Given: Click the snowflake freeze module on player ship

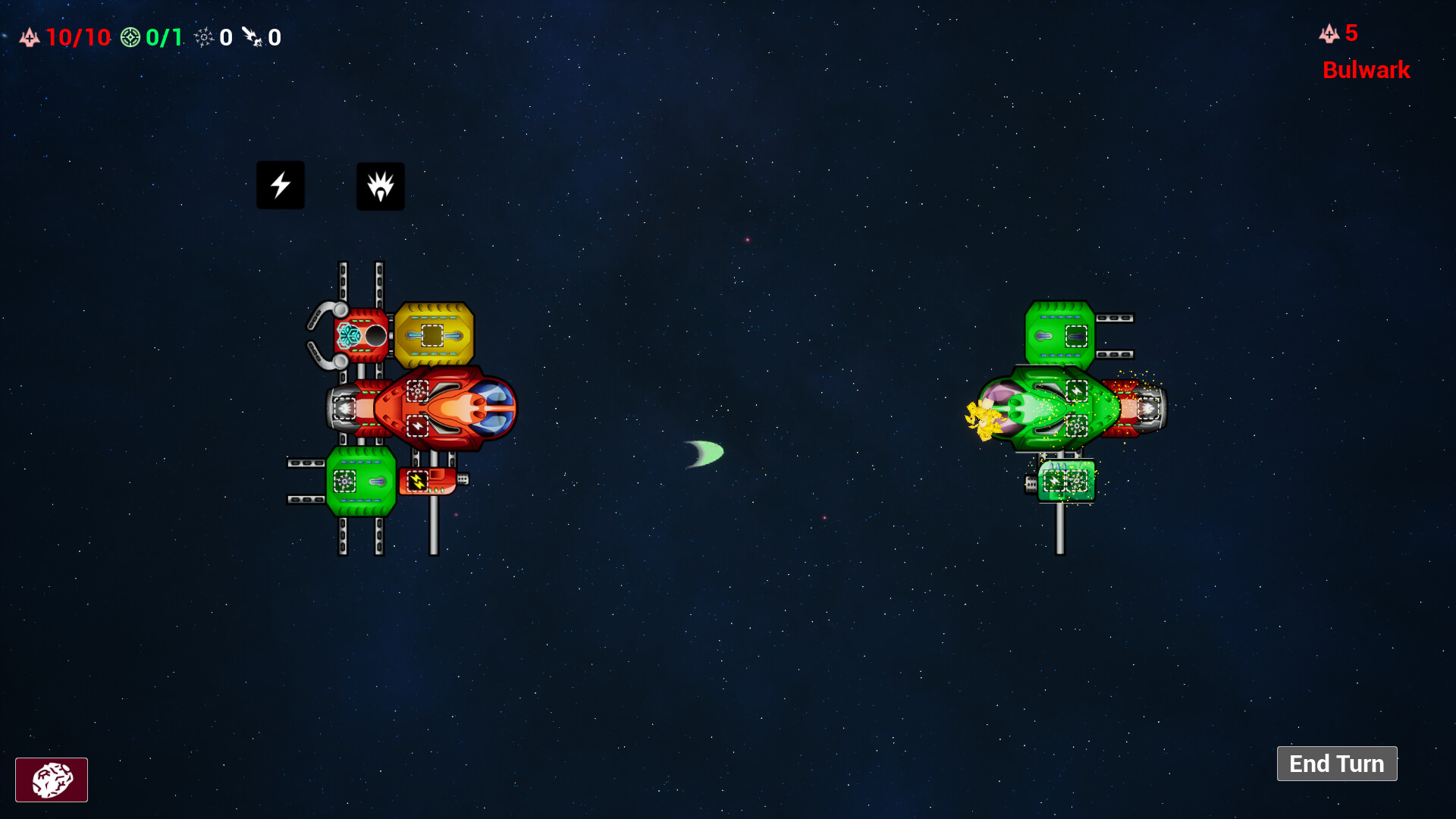Looking at the screenshot, I should pyautogui.click(x=349, y=334).
